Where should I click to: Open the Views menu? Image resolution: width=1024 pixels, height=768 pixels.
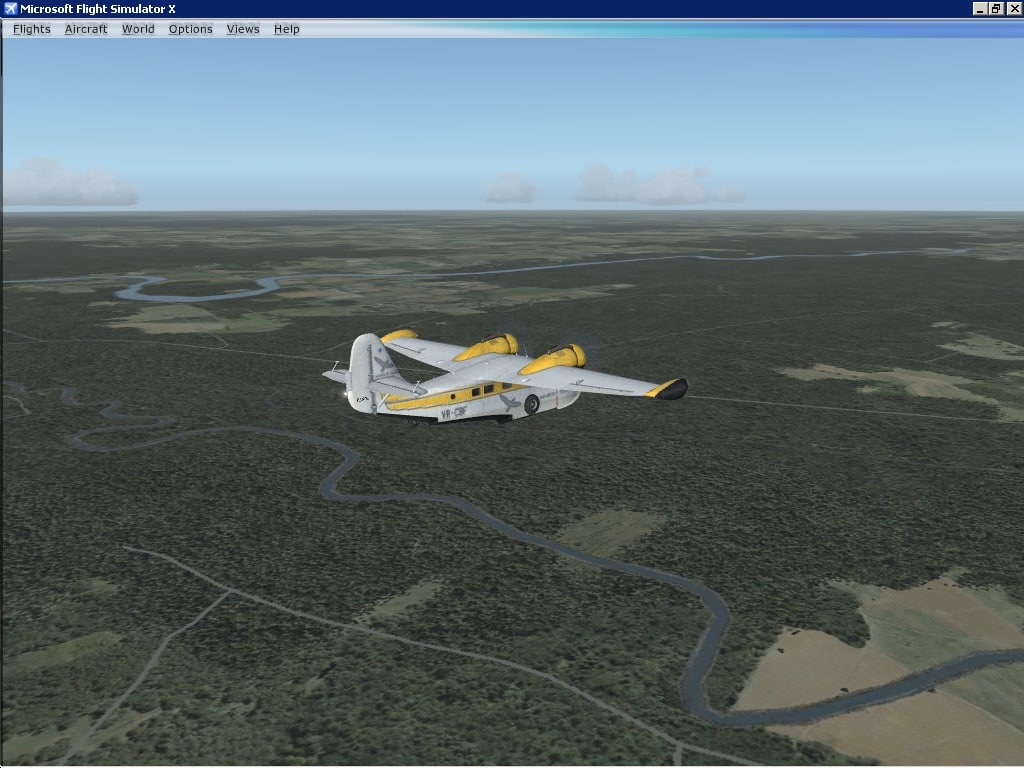243,29
